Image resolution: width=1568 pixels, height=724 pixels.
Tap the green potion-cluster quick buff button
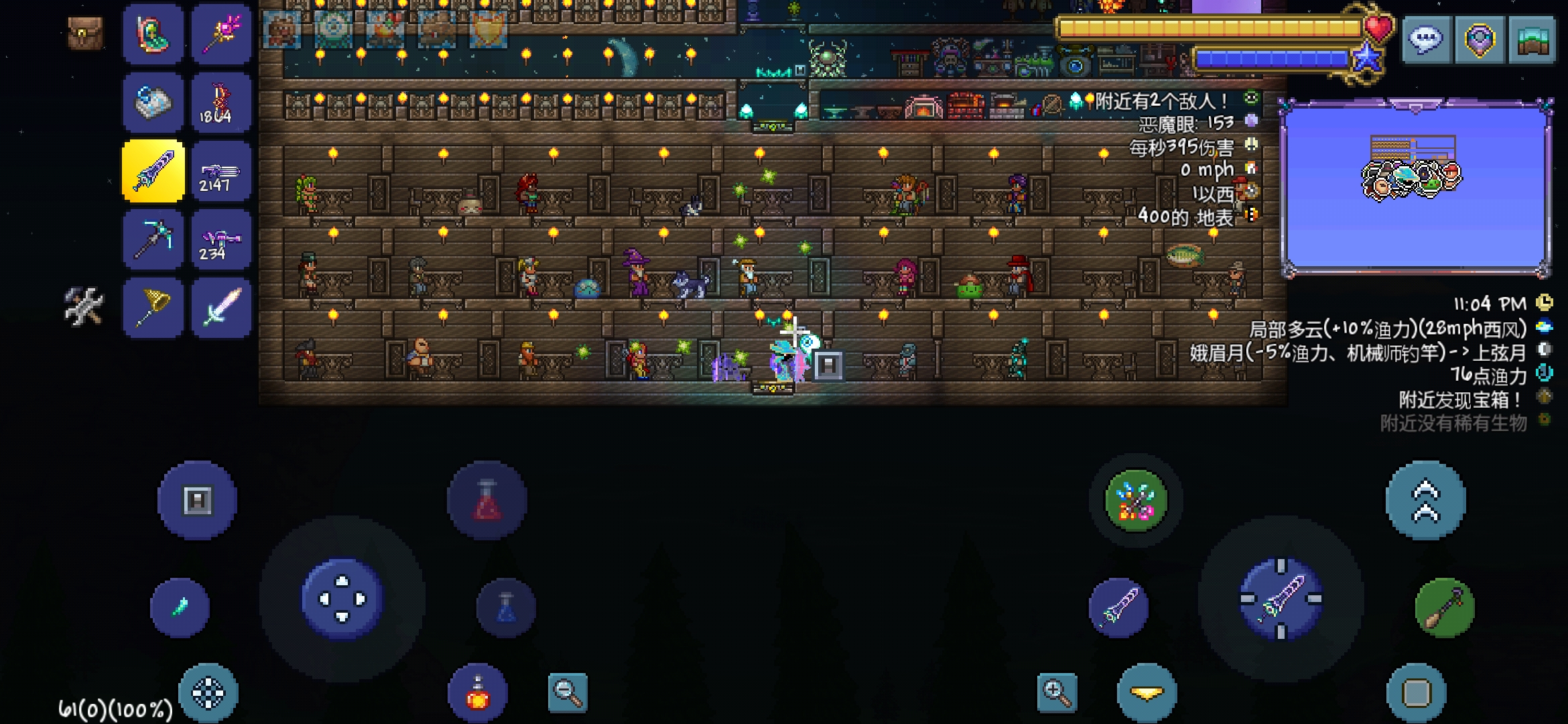[x=1135, y=501]
